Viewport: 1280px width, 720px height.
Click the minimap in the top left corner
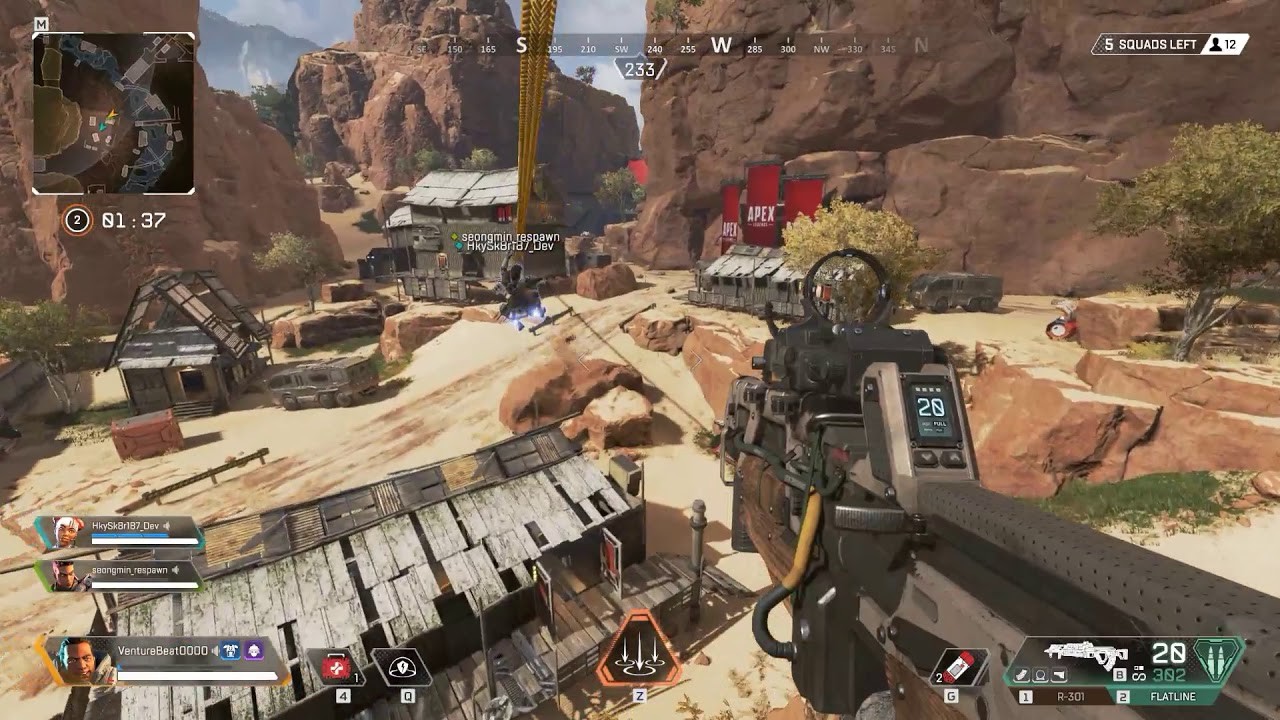tap(115, 110)
